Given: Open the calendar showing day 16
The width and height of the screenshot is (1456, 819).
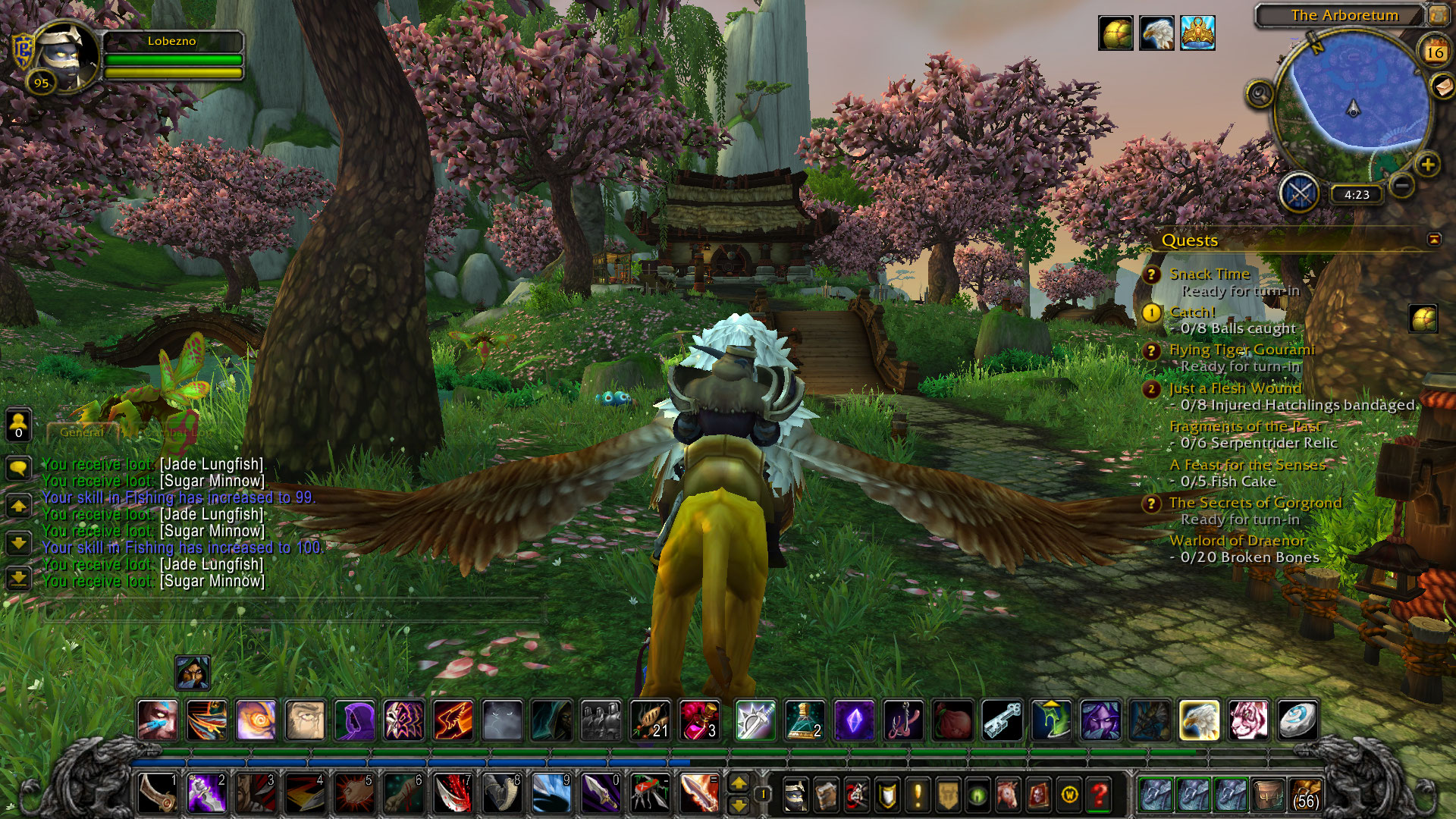Looking at the screenshot, I should pyautogui.click(x=1434, y=52).
